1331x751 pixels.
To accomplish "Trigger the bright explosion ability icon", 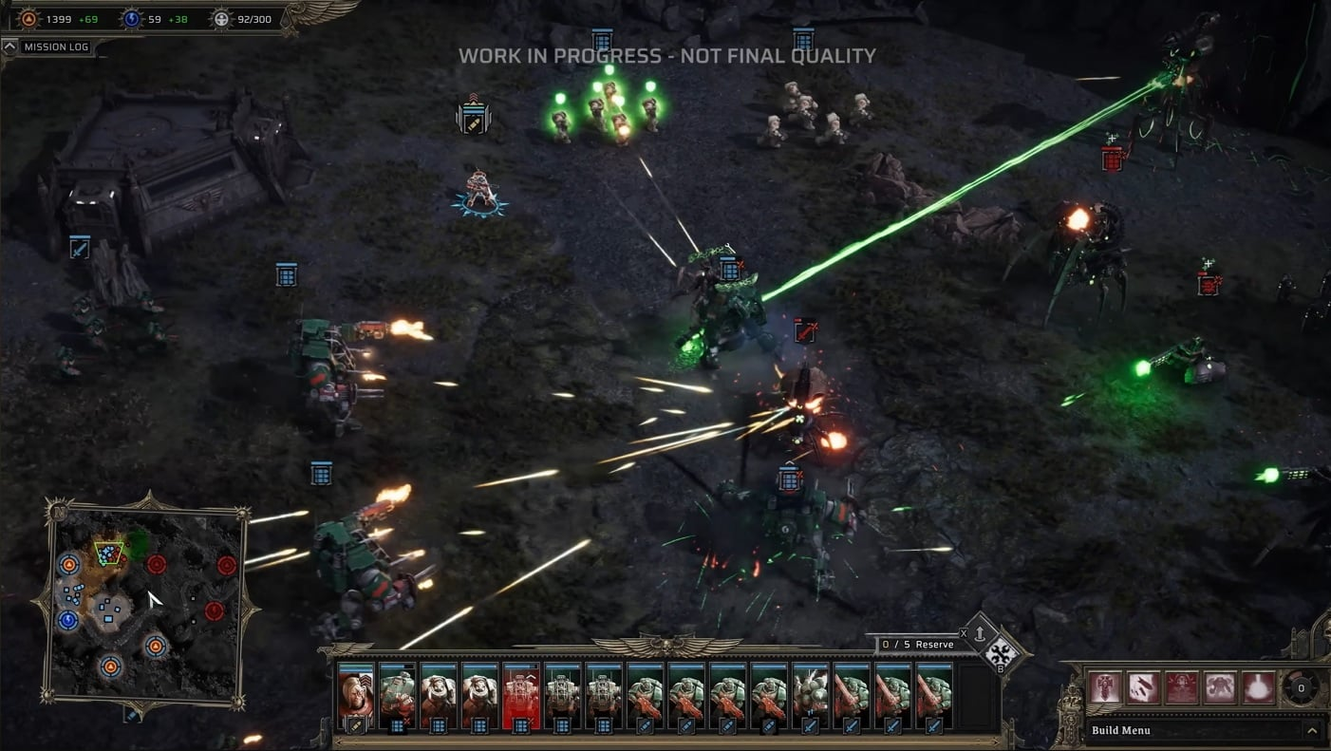I will coord(1258,688).
